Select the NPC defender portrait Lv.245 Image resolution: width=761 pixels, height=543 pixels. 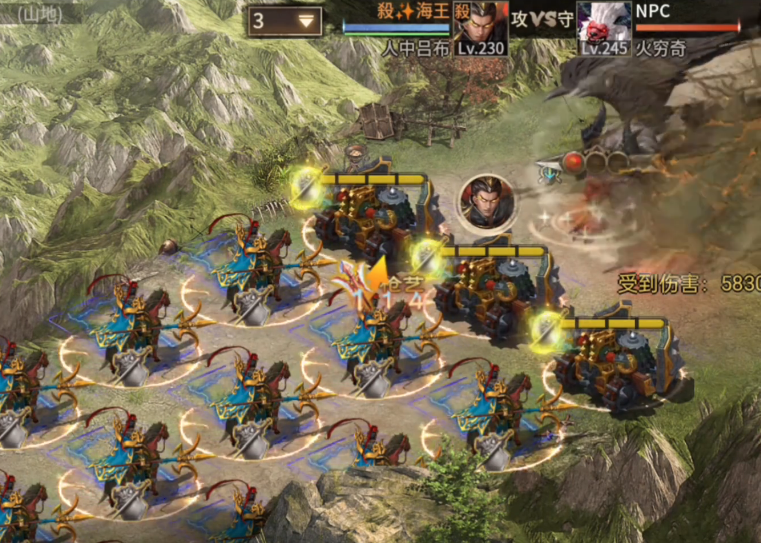tap(603, 24)
